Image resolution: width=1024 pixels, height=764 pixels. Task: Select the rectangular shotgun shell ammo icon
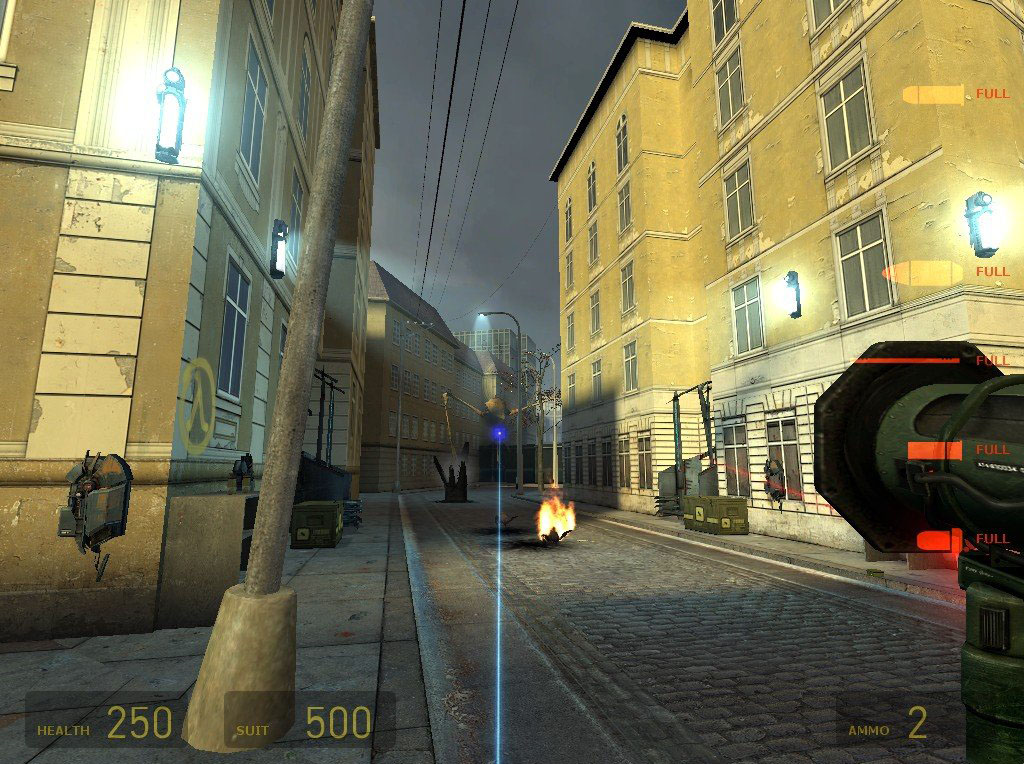pos(934,450)
